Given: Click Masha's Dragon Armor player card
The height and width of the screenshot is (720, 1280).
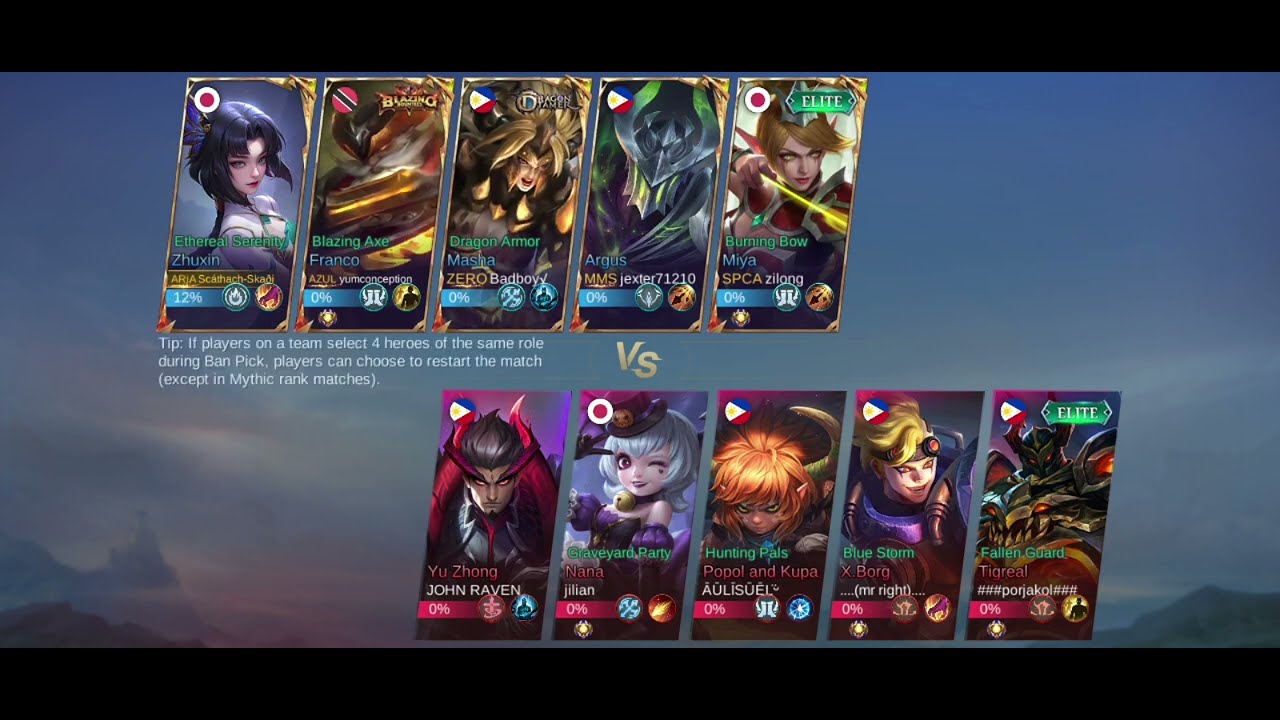Looking at the screenshot, I should tap(512, 200).
